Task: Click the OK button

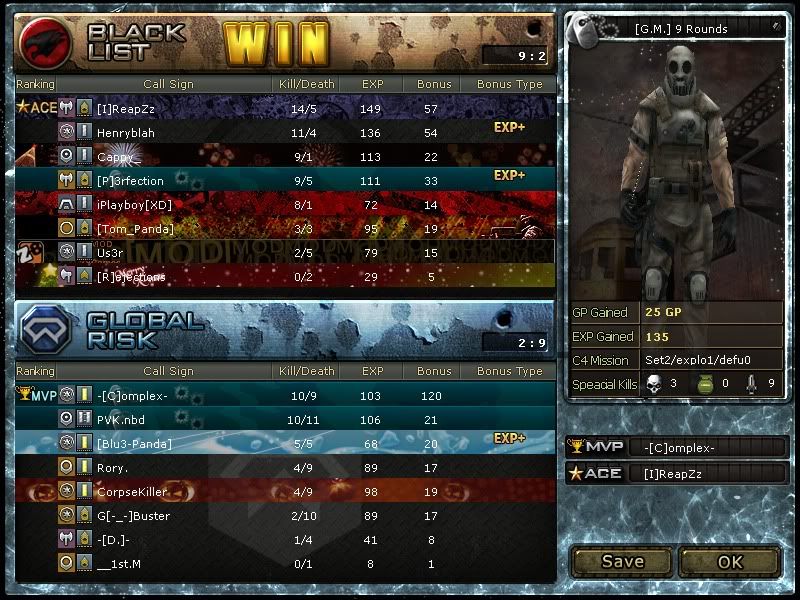Action: (x=730, y=561)
